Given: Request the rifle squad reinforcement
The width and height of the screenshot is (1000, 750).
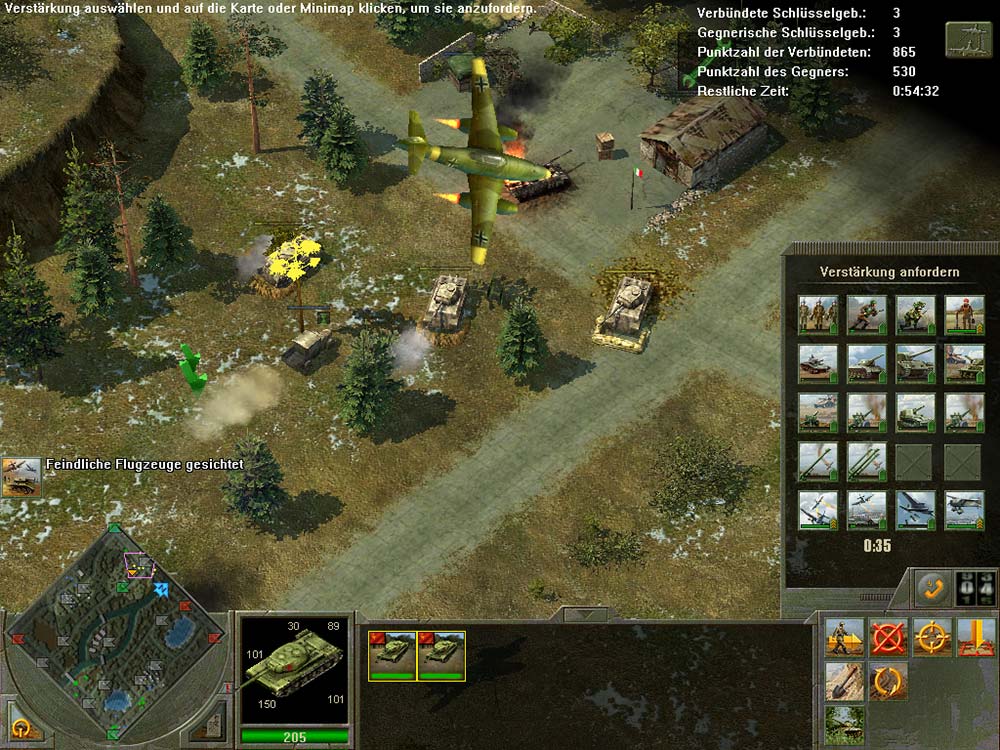Looking at the screenshot, I should point(816,314).
